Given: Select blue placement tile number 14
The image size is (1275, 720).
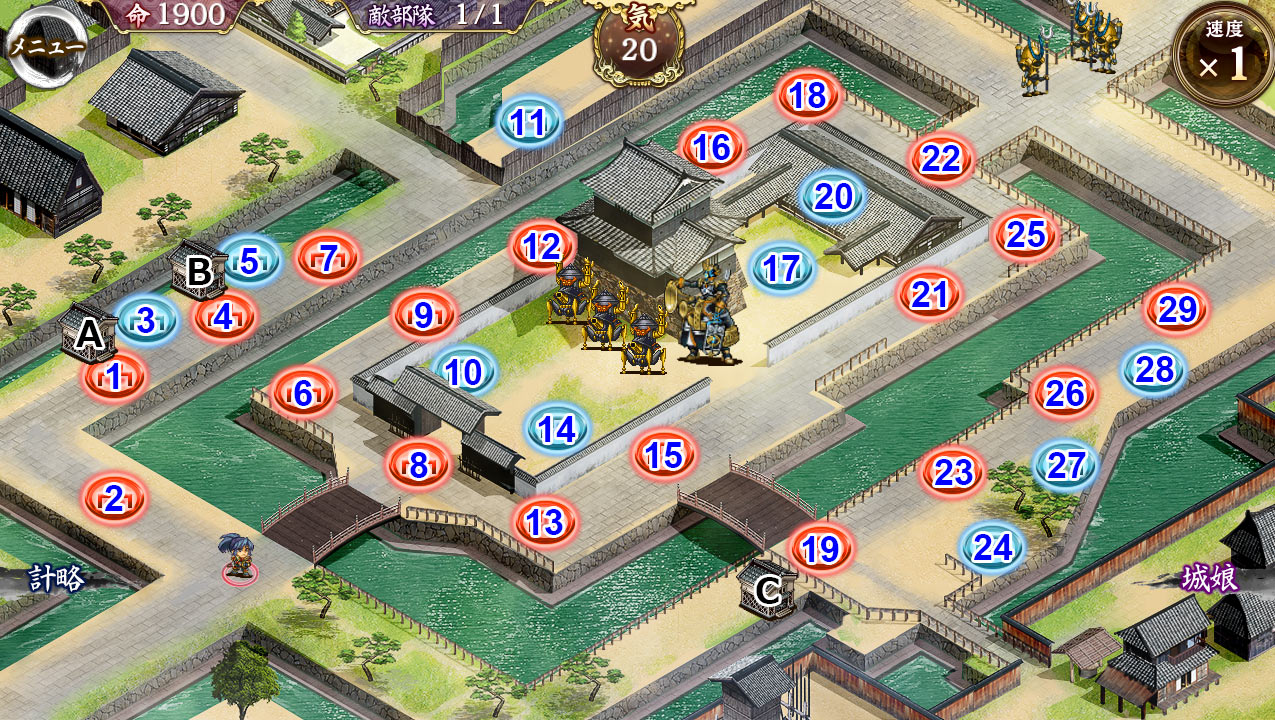Looking at the screenshot, I should click(557, 429).
